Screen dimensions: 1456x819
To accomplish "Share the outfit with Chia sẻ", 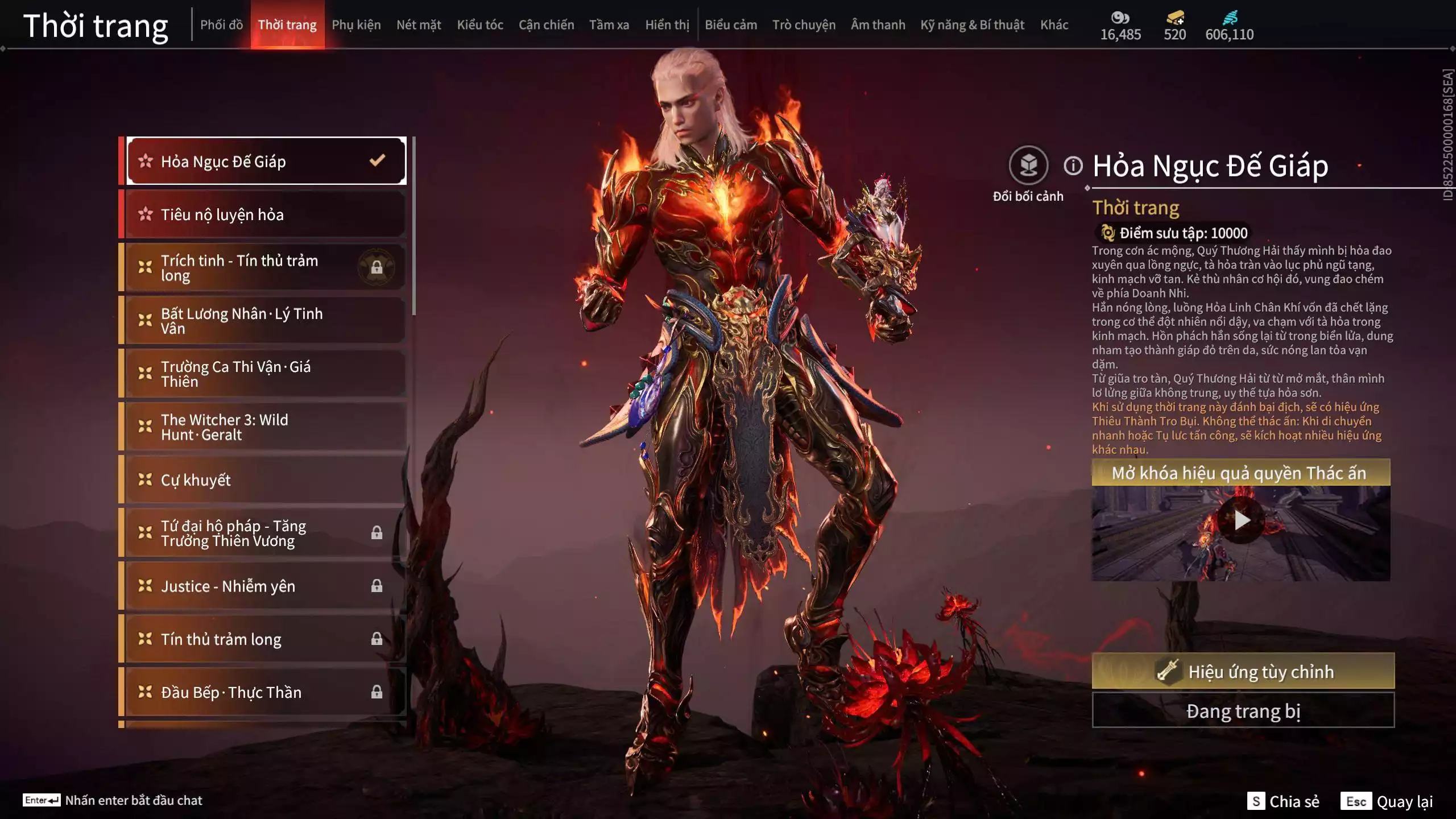I will pyautogui.click(x=1284, y=801).
